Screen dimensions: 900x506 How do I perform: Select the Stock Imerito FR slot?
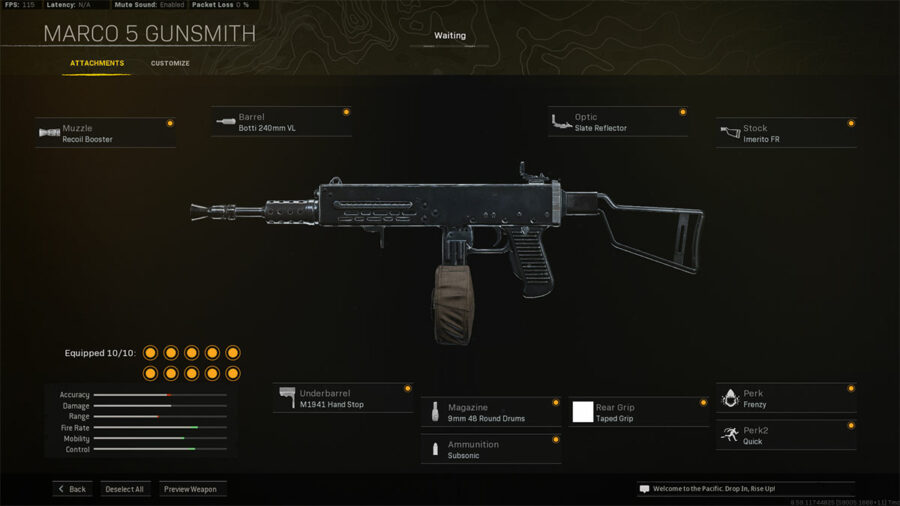tap(786, 133)
